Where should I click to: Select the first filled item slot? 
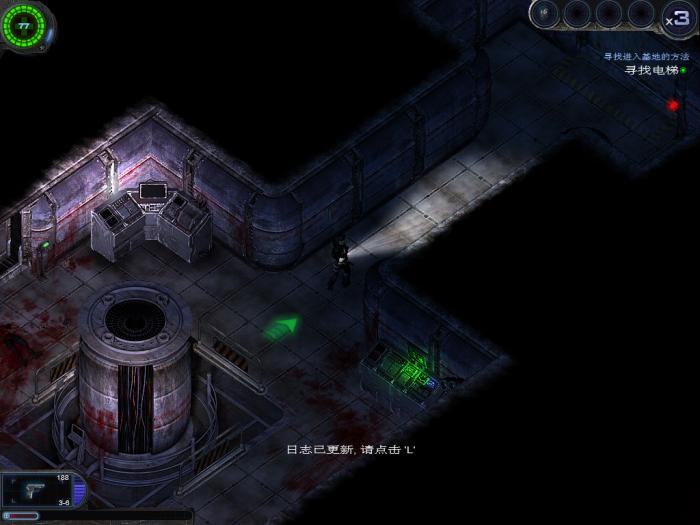(545, 13)
